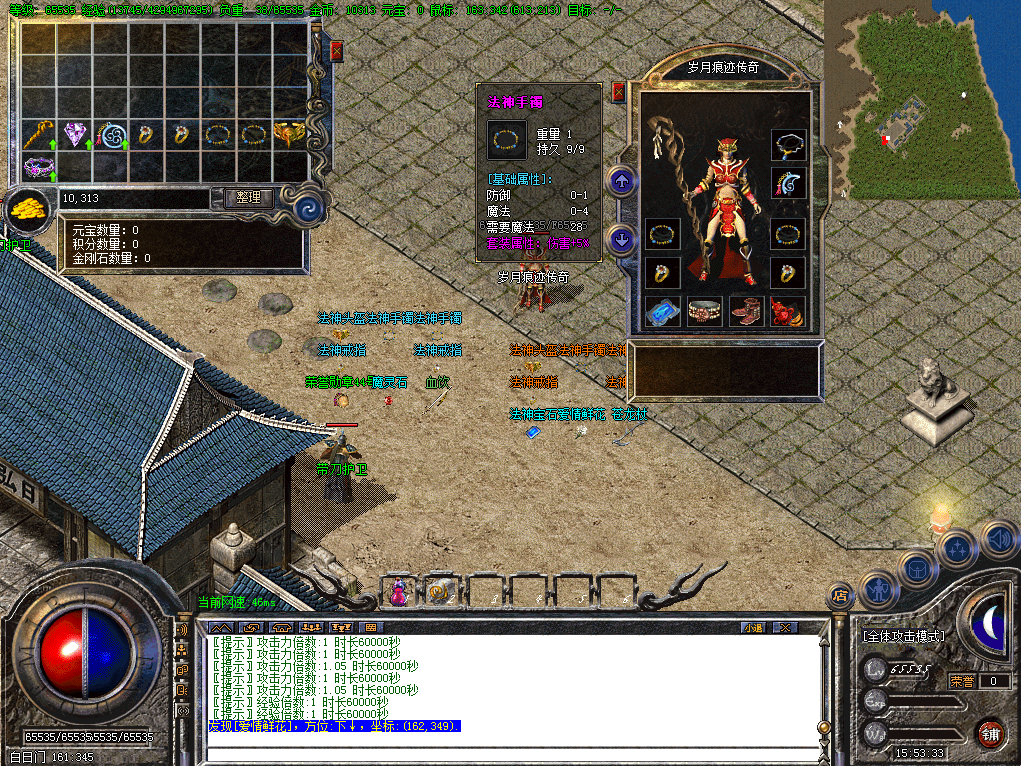The width and height of the screenshot is (1021, 766).
Task: Choose the golden winged helmet in the bag
Action: 290,133
